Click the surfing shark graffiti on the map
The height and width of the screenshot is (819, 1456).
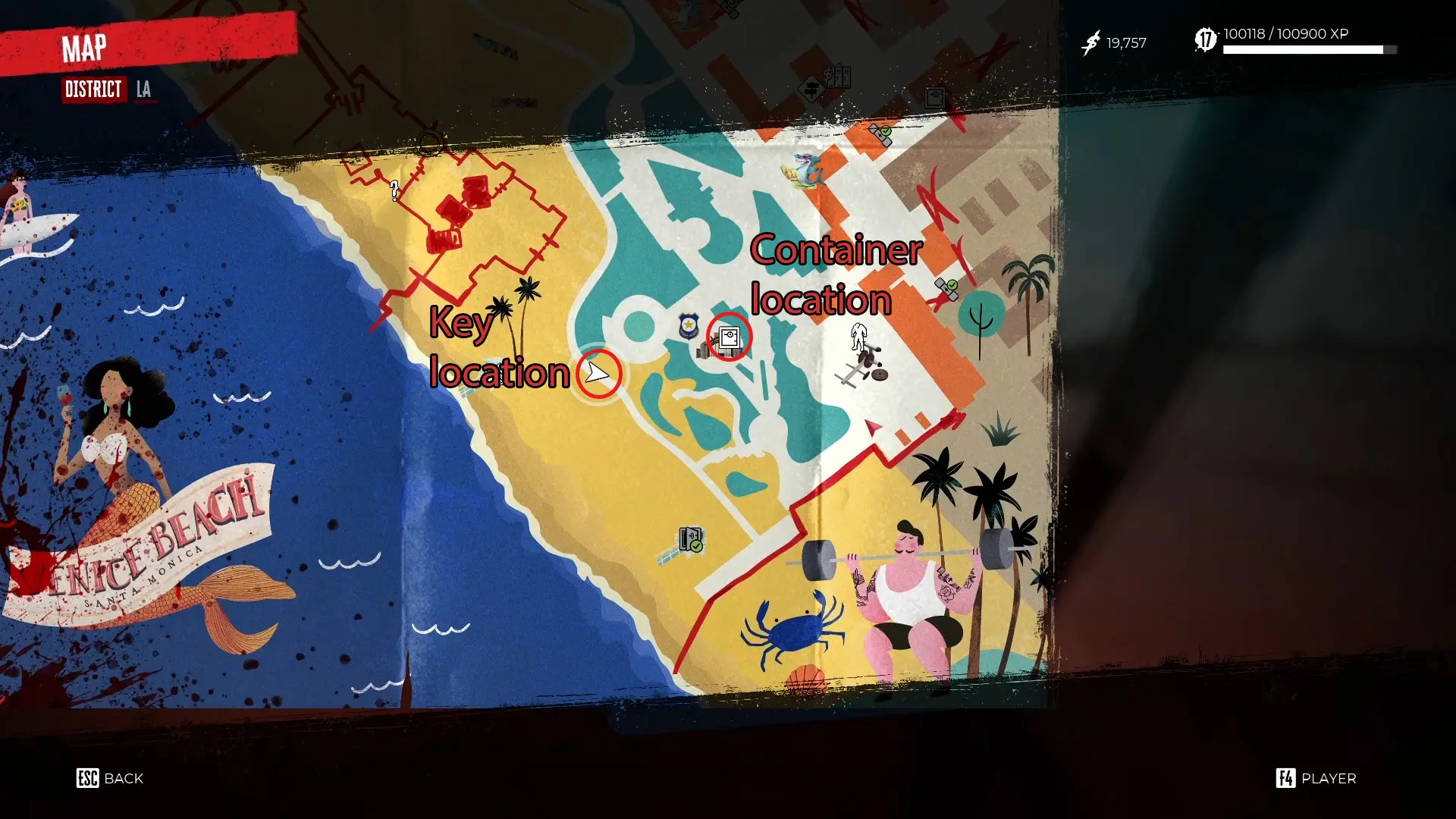tap(804, 171)
